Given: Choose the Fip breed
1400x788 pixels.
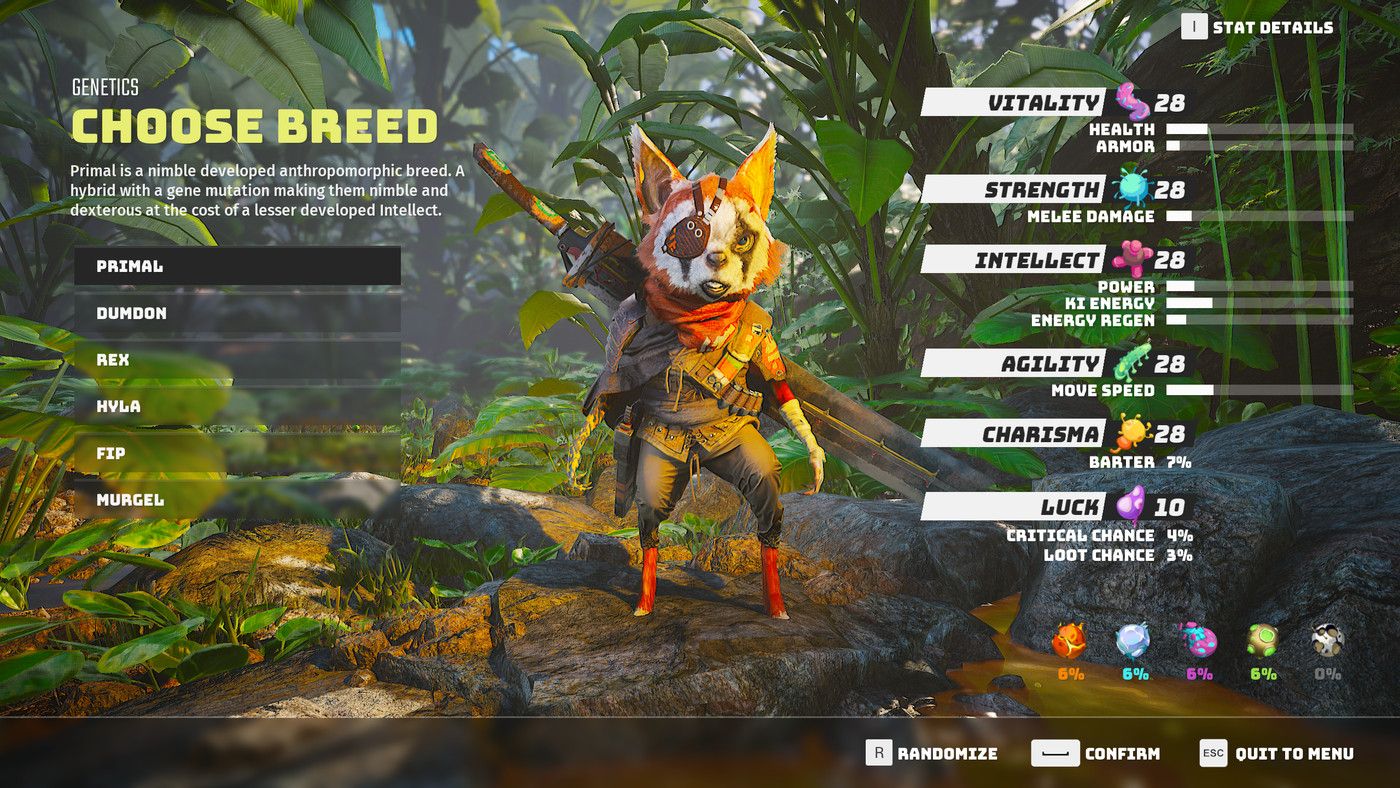Looking at the screenshot, I should (237, 454).
